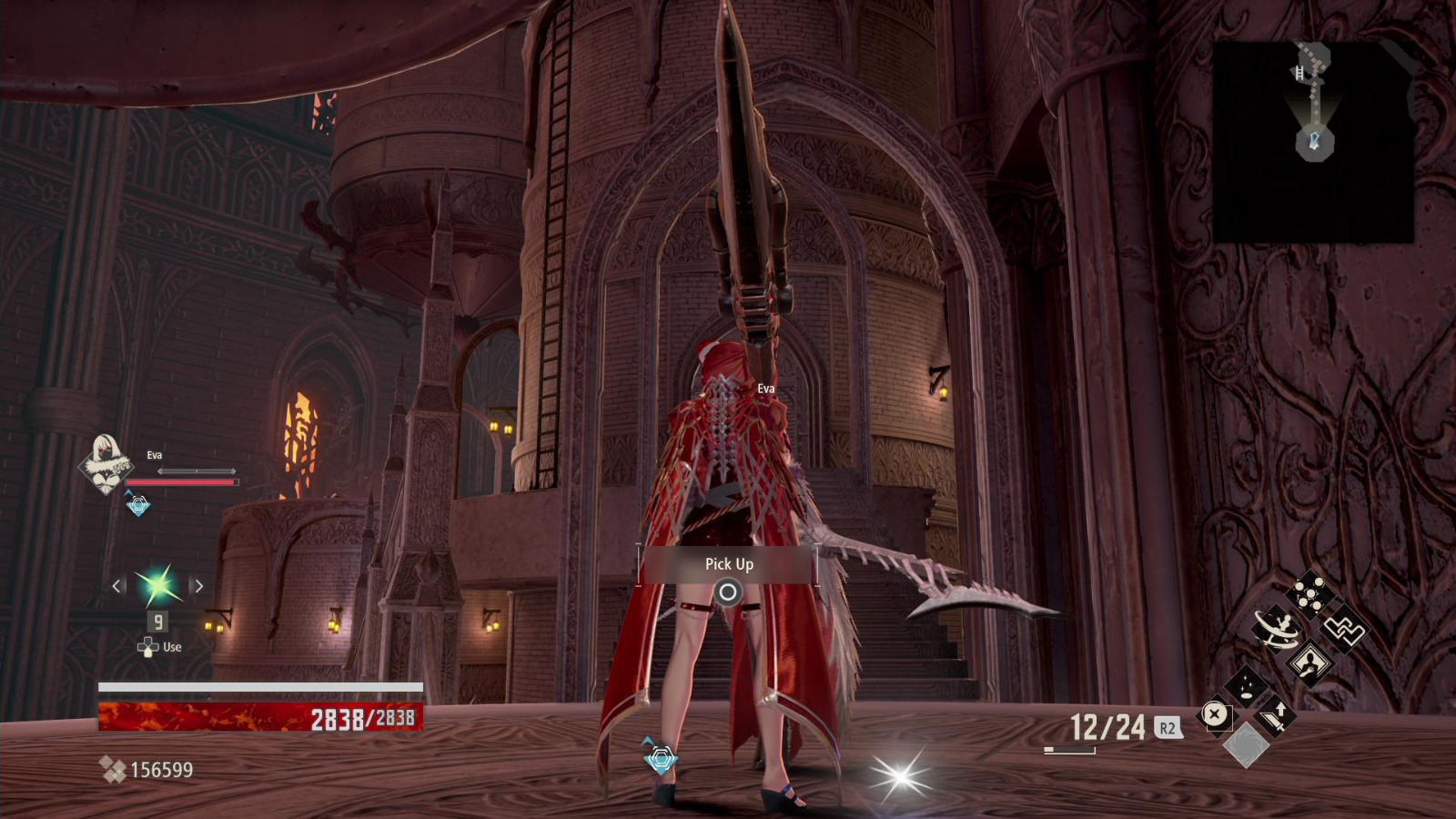This screenshot has width=1456, height=819.
Task: Click the left arrow to cycle items
Action: tap(116, 585)
